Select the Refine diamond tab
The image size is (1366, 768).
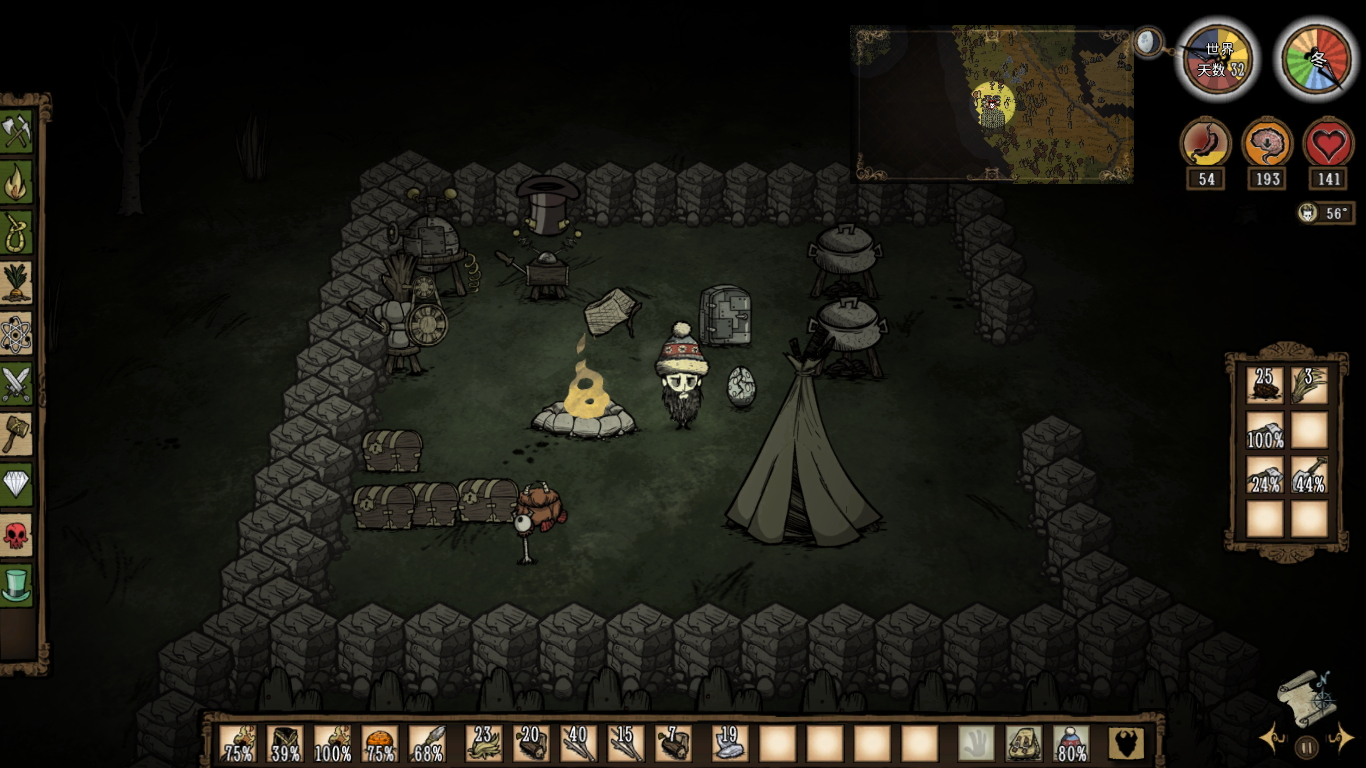17,485
